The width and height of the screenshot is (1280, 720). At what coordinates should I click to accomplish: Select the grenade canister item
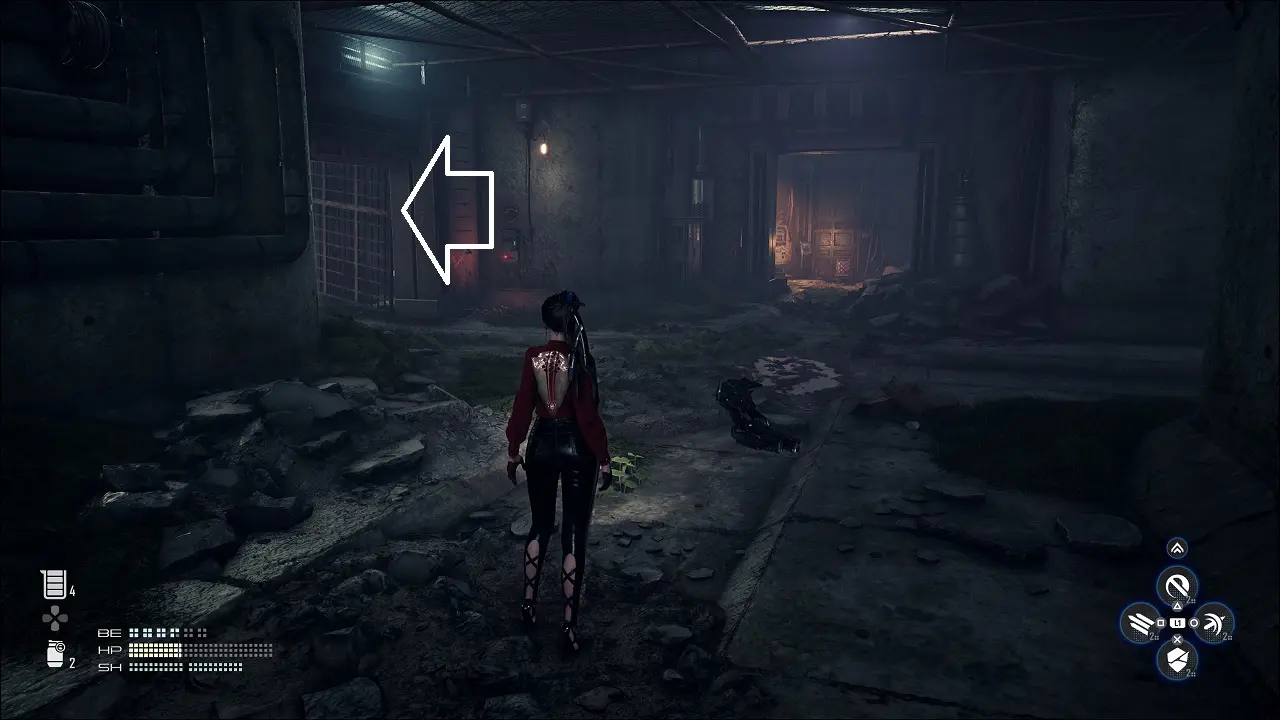pyautogui.click(x=55, y=656)
